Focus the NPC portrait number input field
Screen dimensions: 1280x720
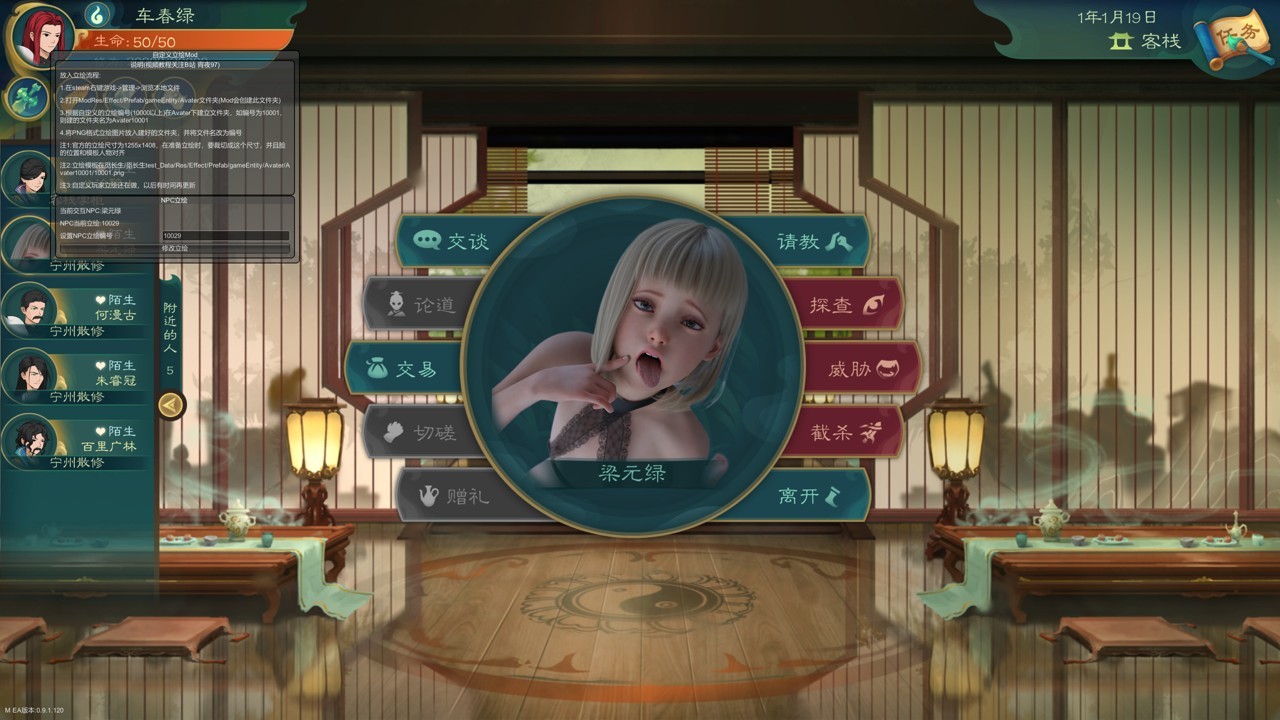tap(225, 236)
